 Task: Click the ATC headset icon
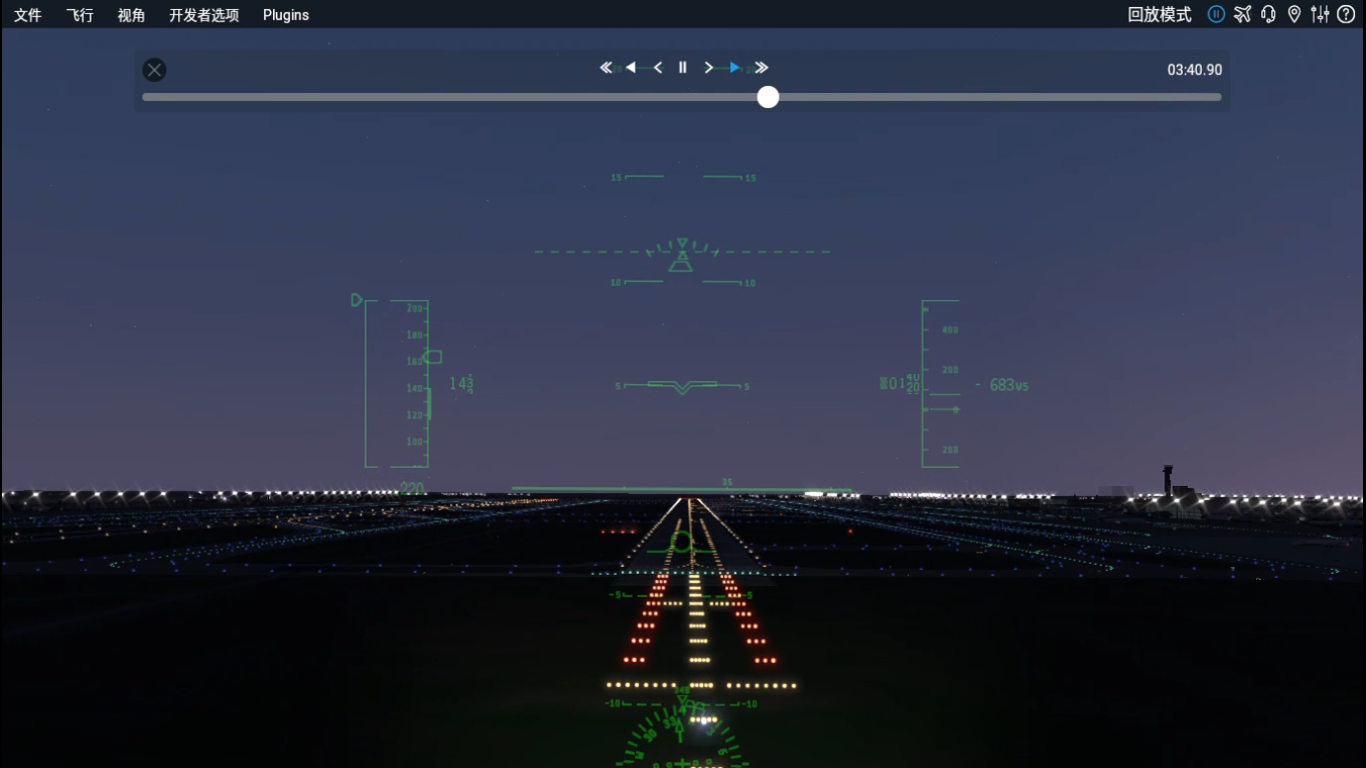(x=1268, y=14)
